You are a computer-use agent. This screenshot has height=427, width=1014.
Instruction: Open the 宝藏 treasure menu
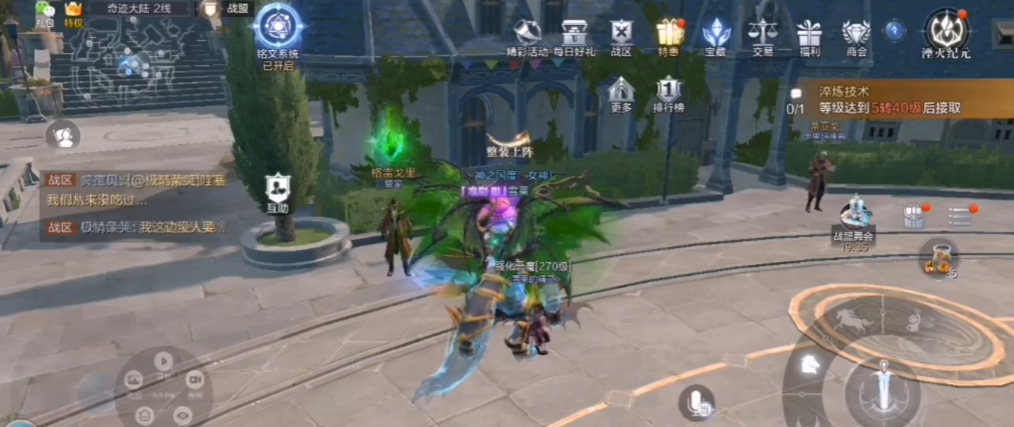716,35
